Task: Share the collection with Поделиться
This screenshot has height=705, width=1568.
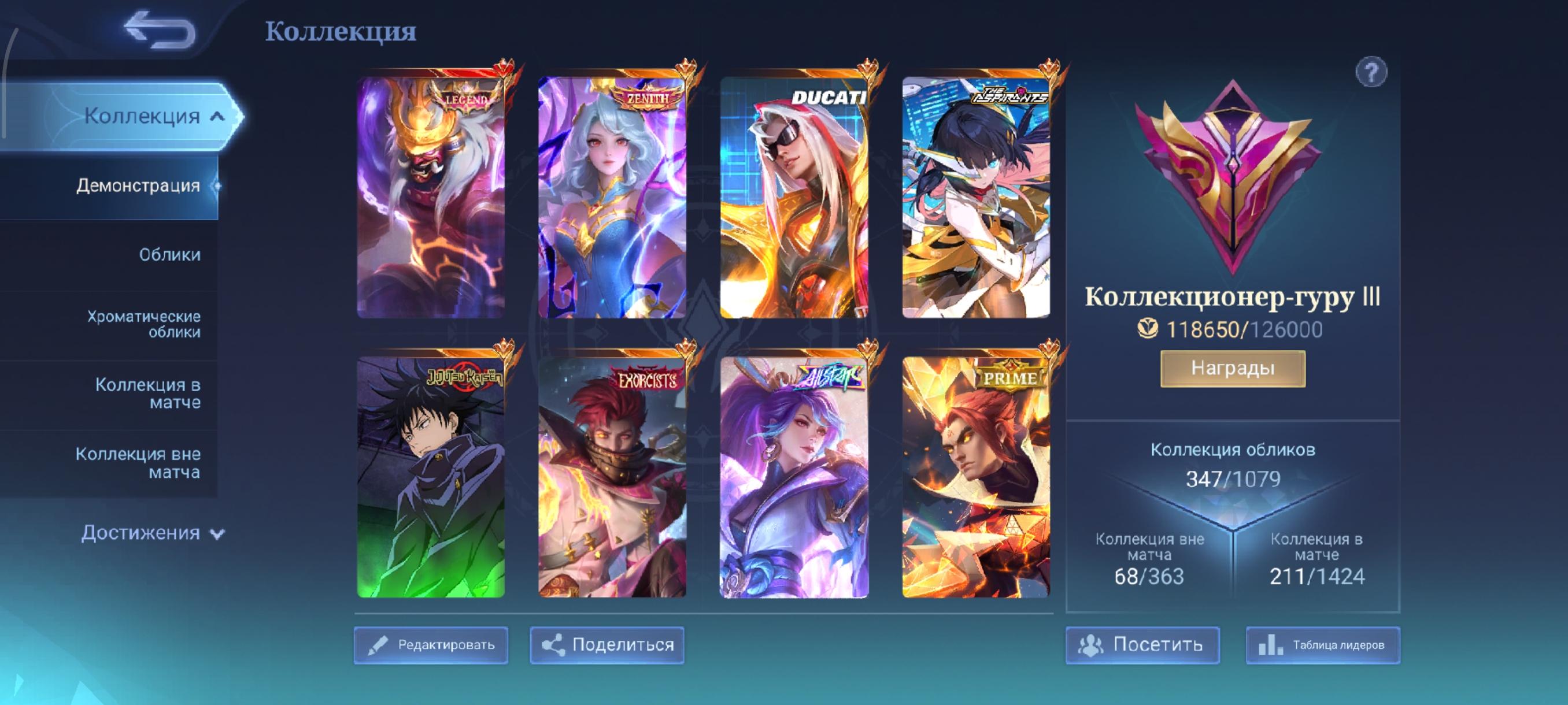Action: [x=607, y=645]
